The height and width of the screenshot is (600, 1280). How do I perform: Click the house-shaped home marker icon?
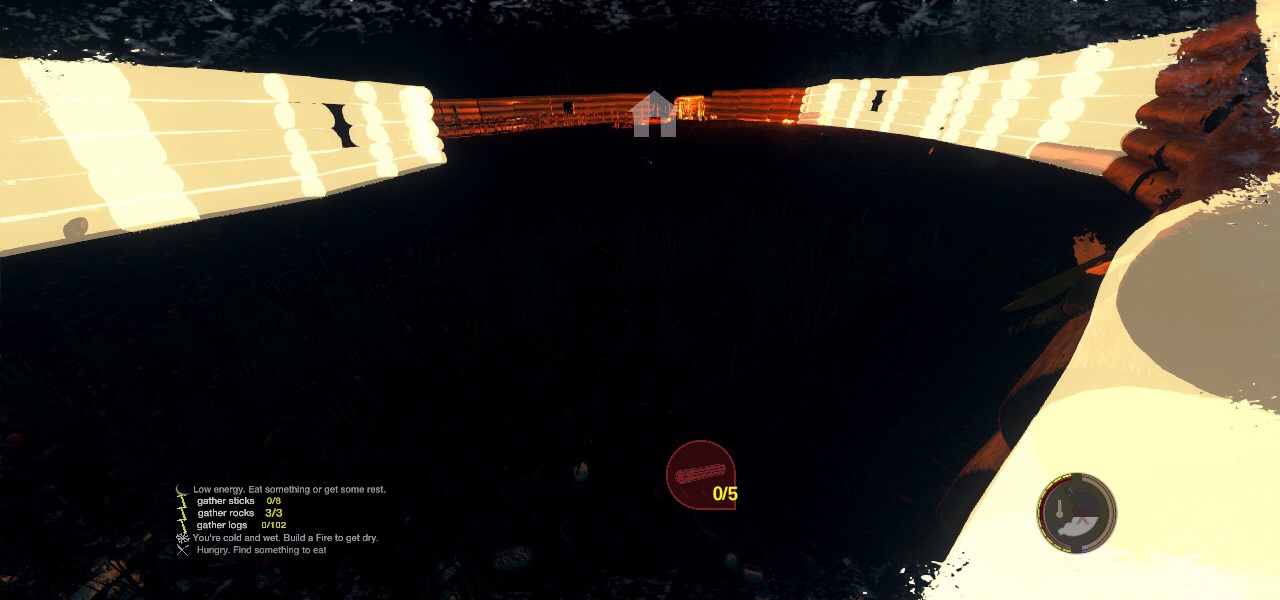point(654,114)
